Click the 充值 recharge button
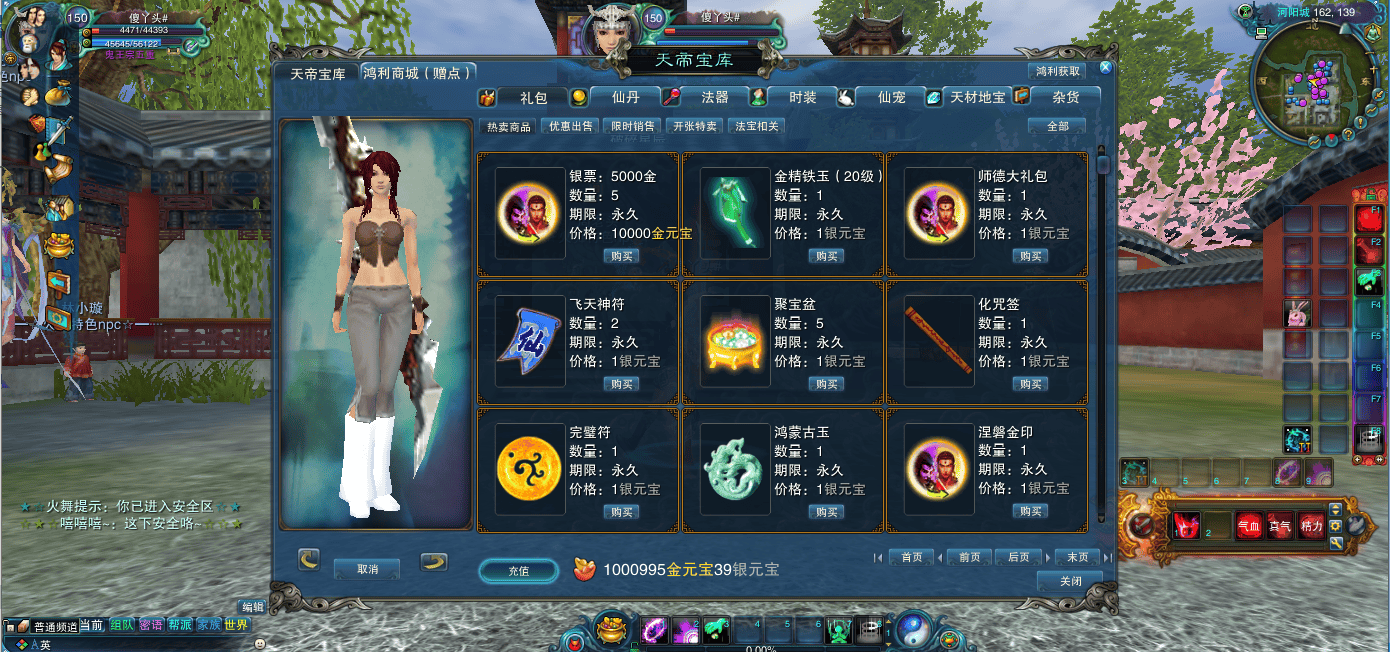This screenshot has height=652, width=1390. 518,570
